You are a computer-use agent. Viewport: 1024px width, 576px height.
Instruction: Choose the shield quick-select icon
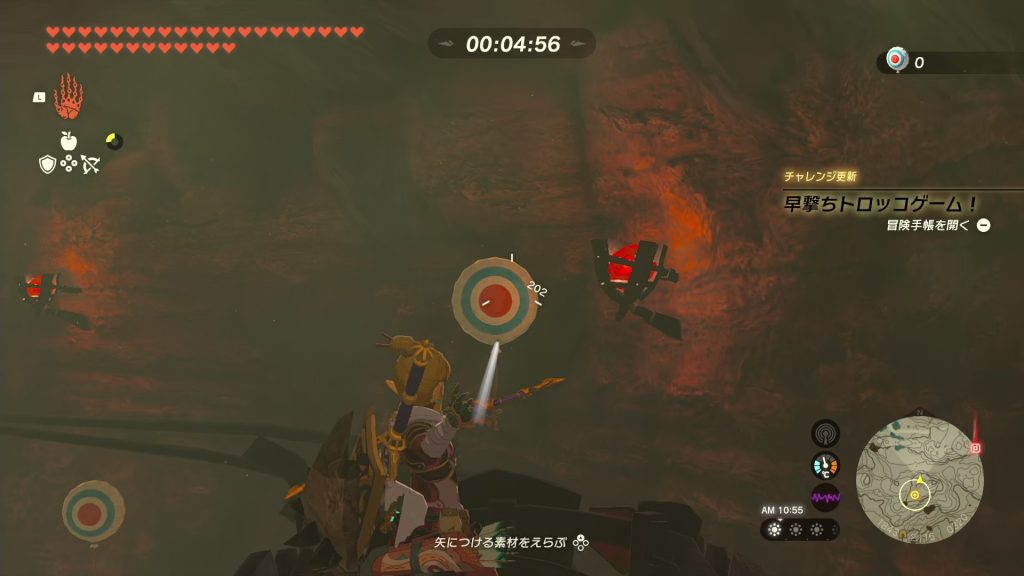click(47, 164)
